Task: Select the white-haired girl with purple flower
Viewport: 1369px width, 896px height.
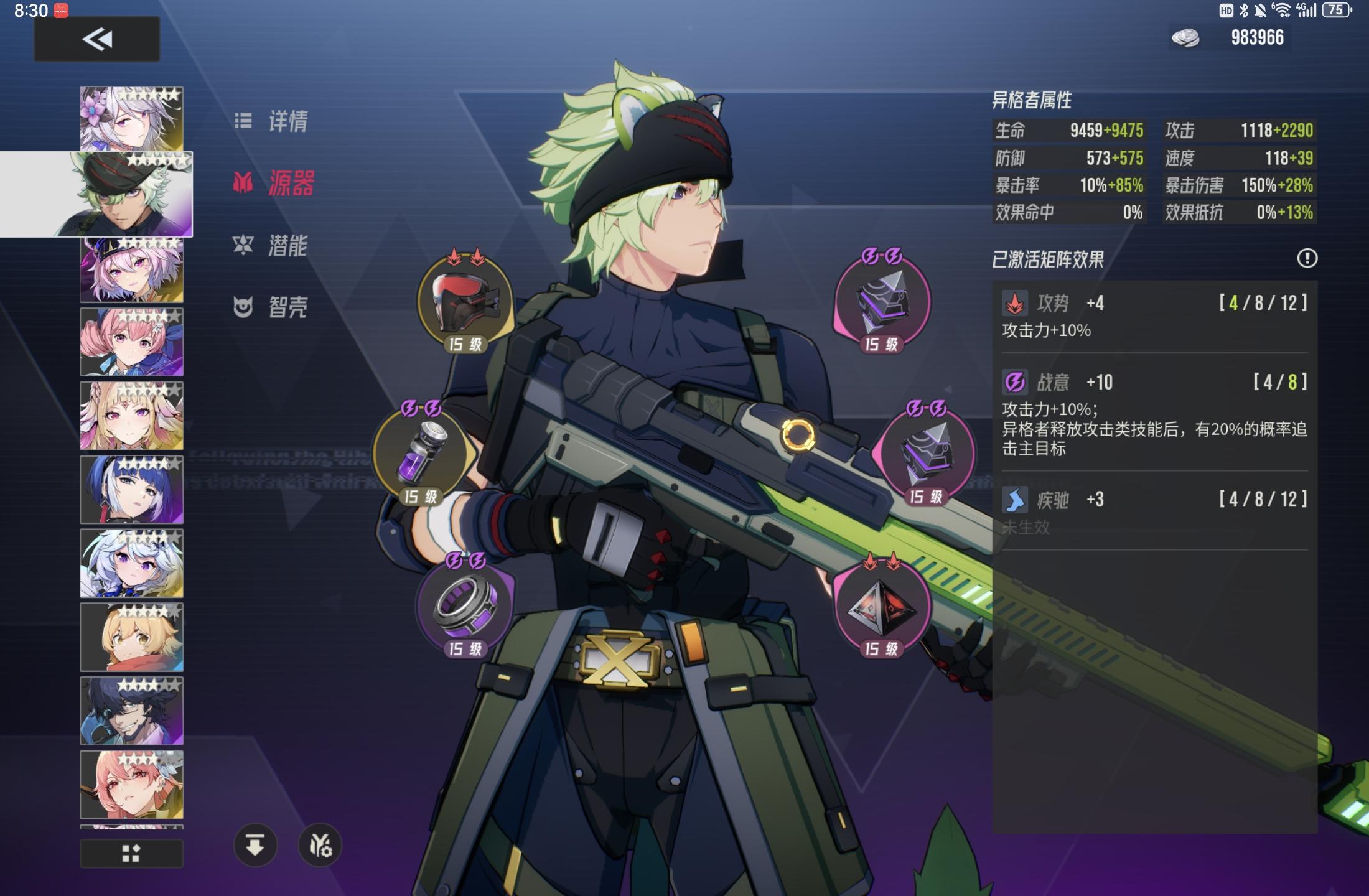Action: click(131, 118)
